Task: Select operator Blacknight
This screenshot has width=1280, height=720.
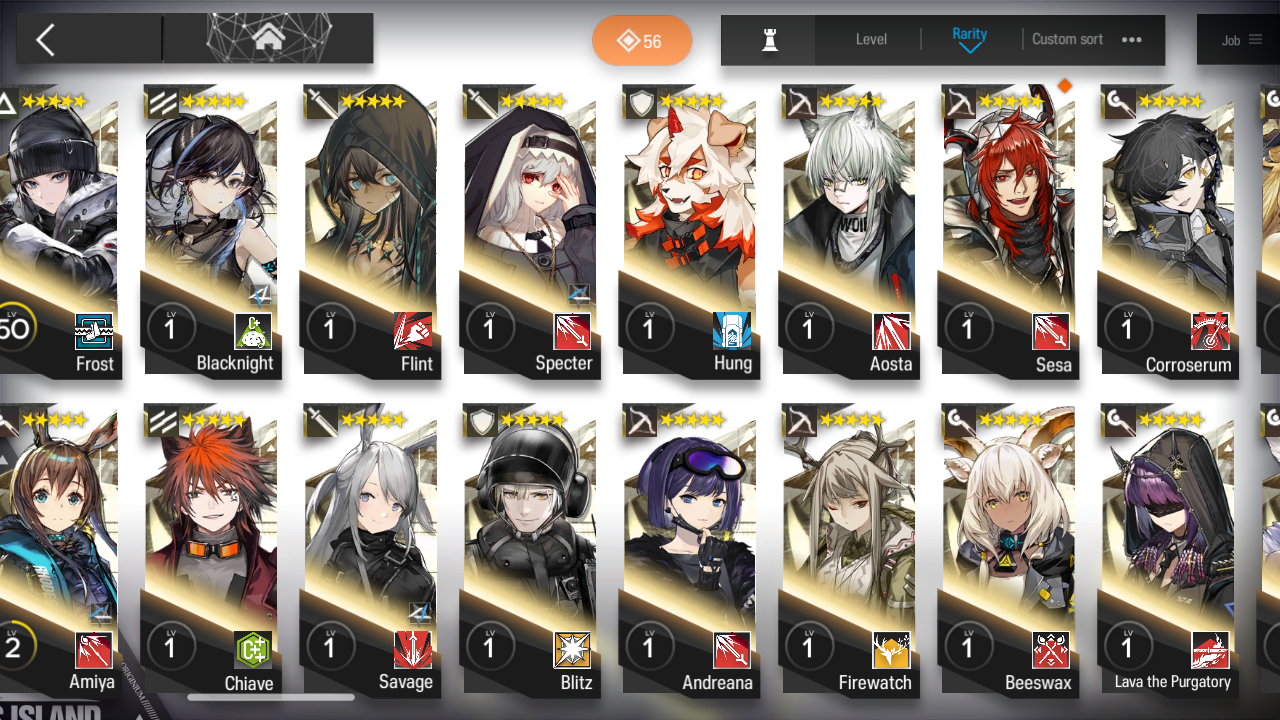Action: pos(211,230)
